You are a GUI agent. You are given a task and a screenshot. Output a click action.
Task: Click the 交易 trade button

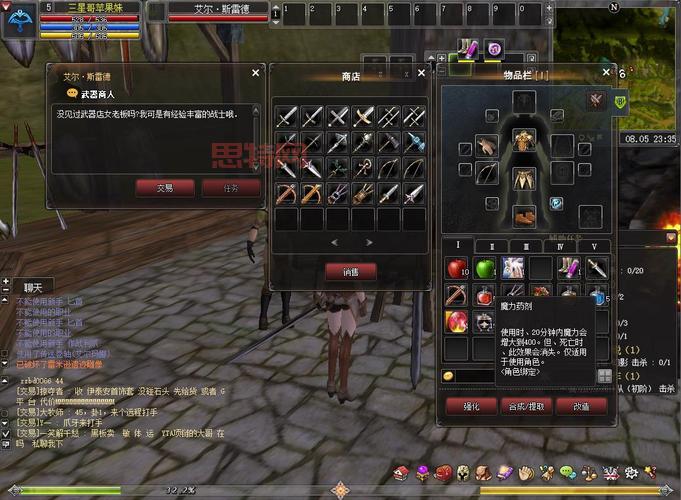[165, 187]
